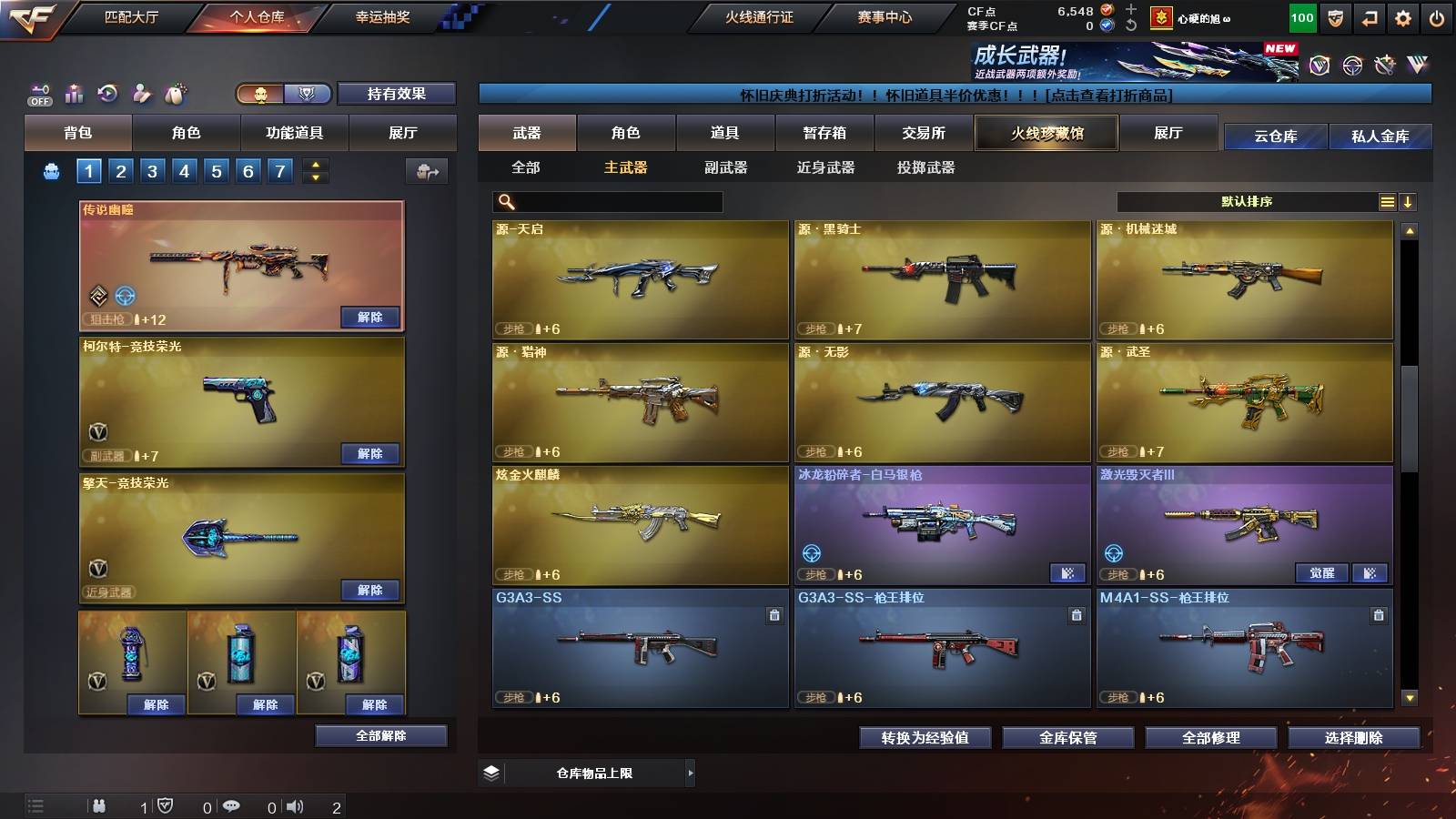Click the friends icon in the bottom status bar
Screen dimensions: 1456x819
point(98,805)
